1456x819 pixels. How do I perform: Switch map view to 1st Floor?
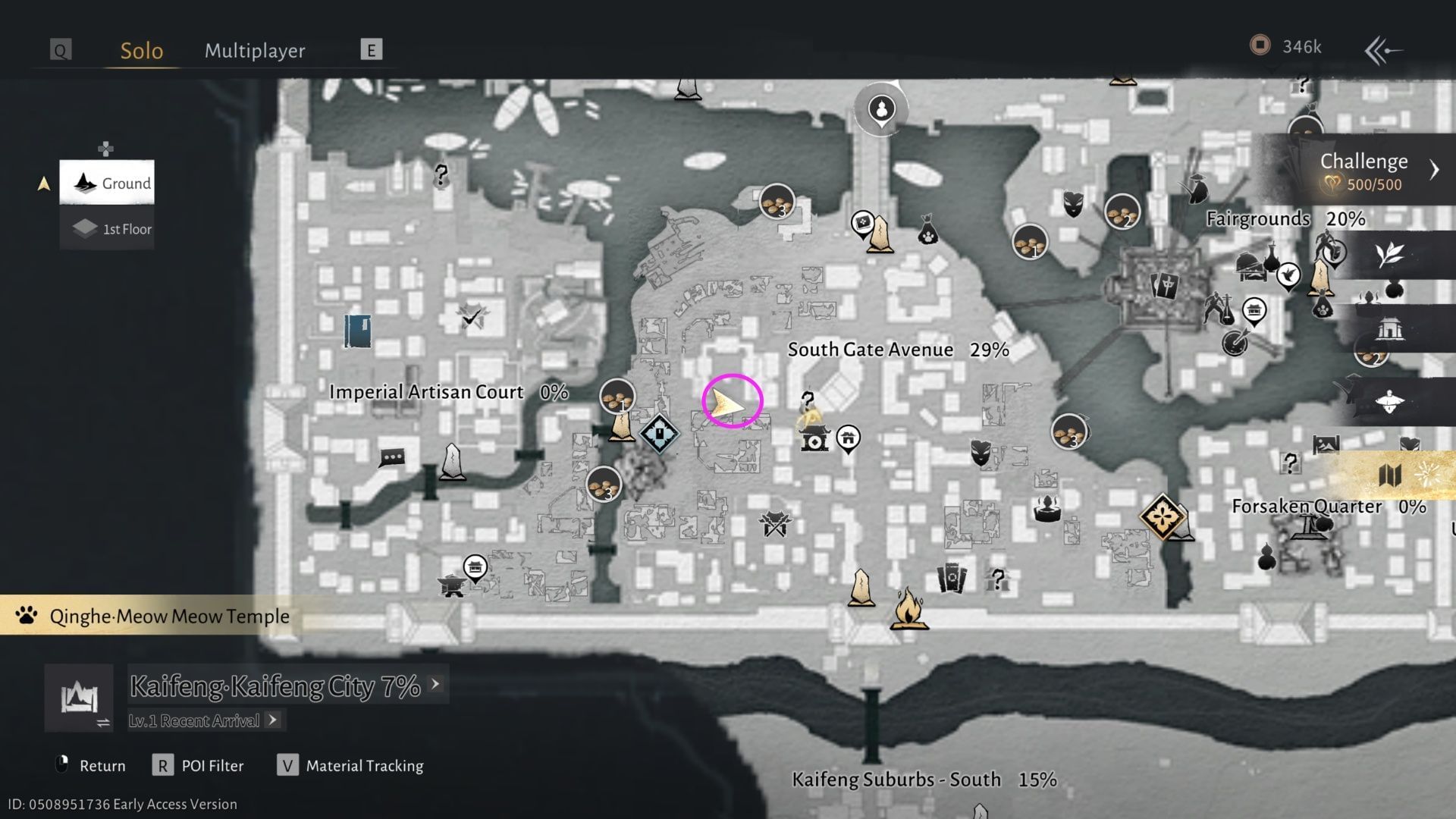107,228
